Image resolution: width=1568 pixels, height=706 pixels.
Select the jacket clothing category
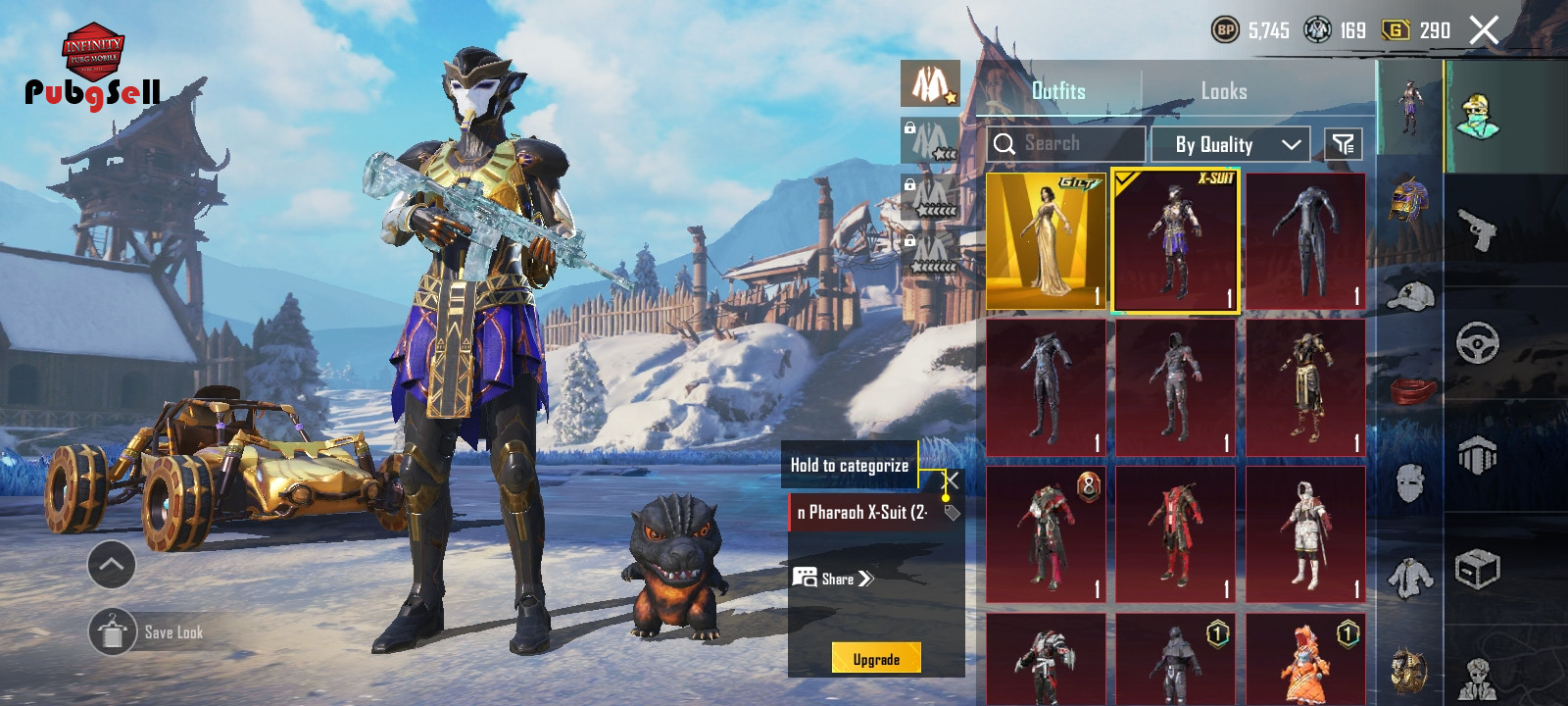pyautogui.click(x=1410, y=577)
